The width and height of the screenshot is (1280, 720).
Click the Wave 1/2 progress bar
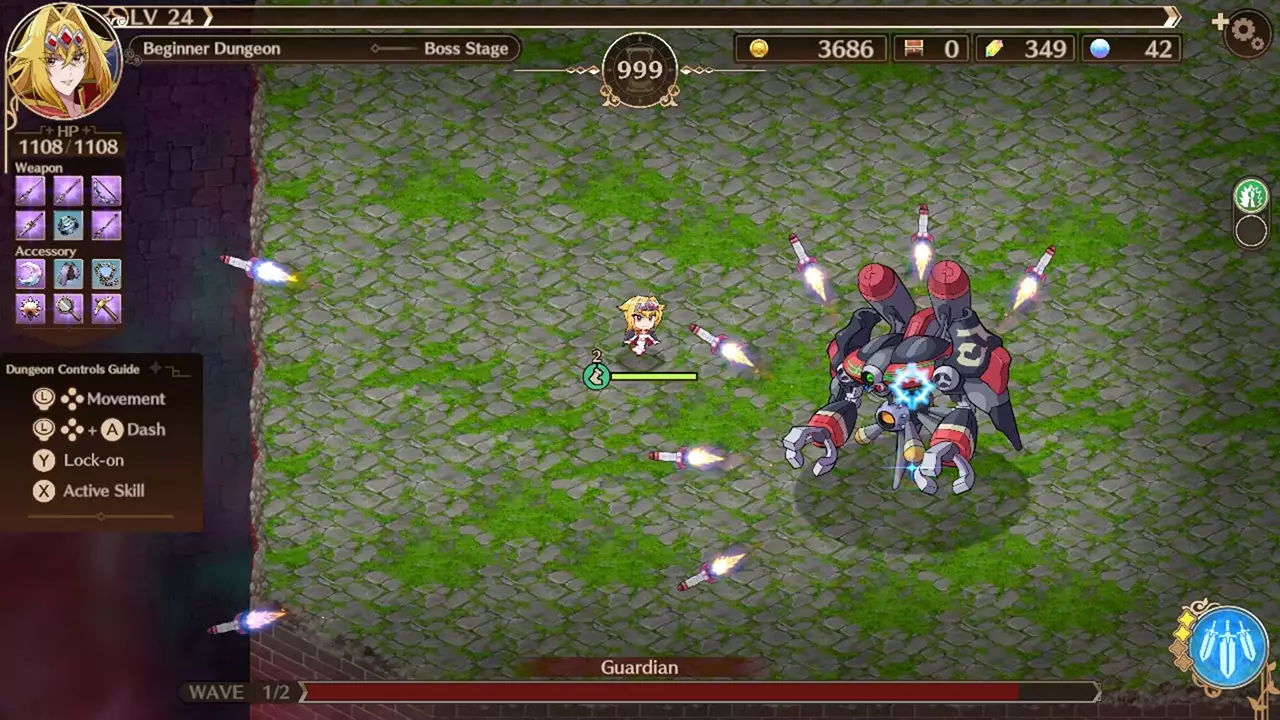point(700,693)
